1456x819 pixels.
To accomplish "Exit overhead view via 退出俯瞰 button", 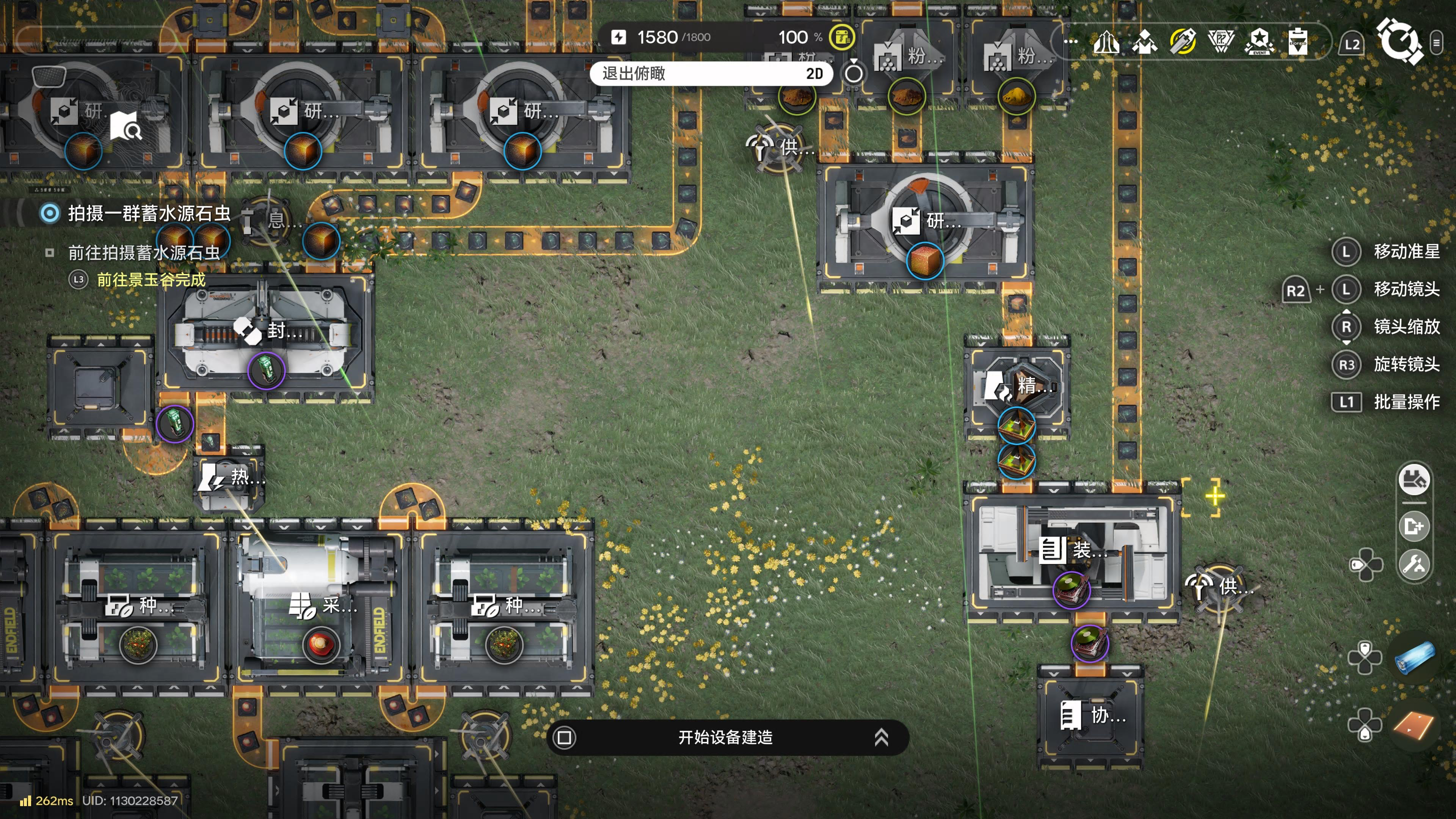I will pos(711,74).
